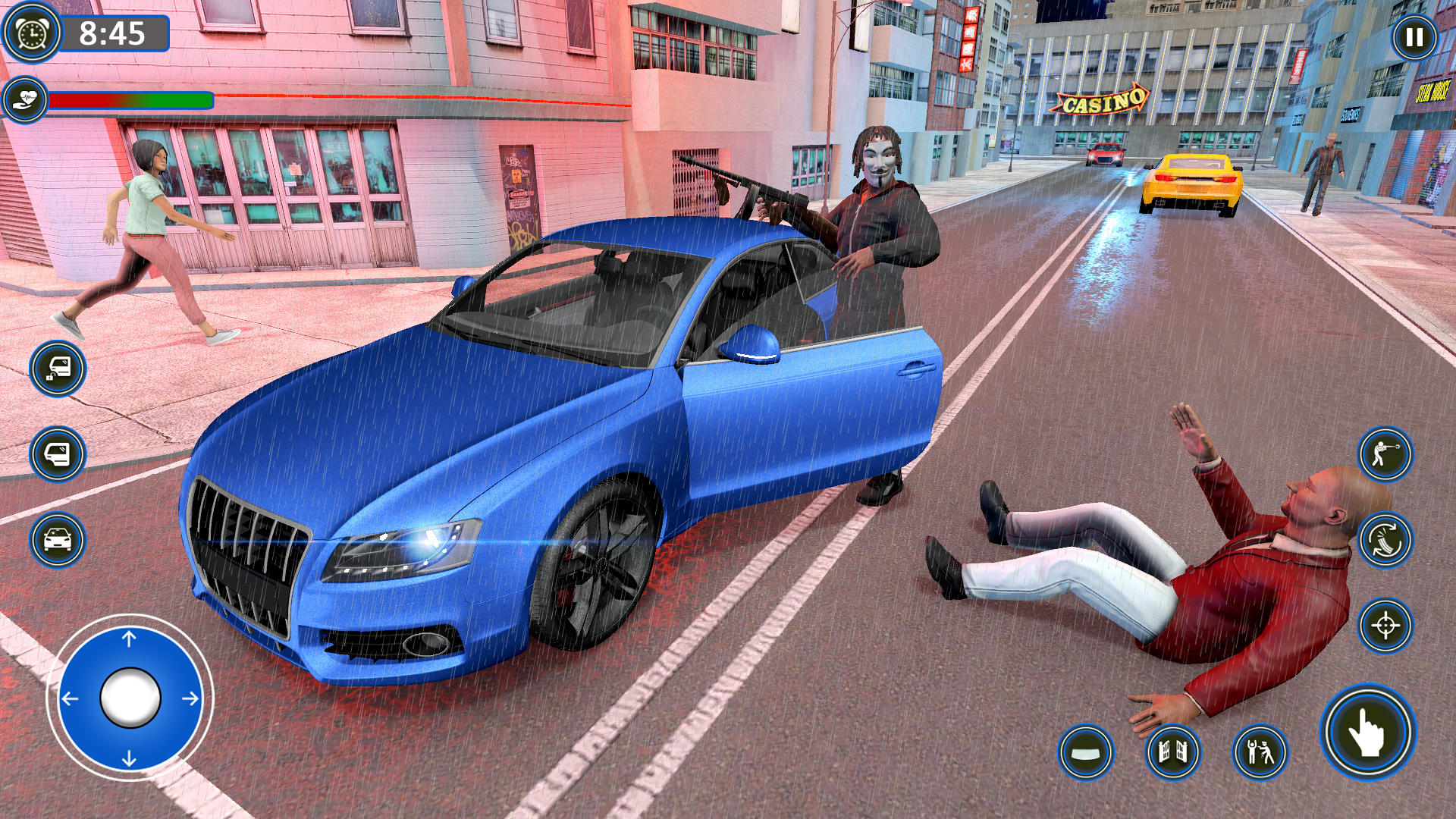The height and width of the screenshot is (819, 1456).
Task: Activate the melee spin attack icon
Action: tap(1386, 541)
